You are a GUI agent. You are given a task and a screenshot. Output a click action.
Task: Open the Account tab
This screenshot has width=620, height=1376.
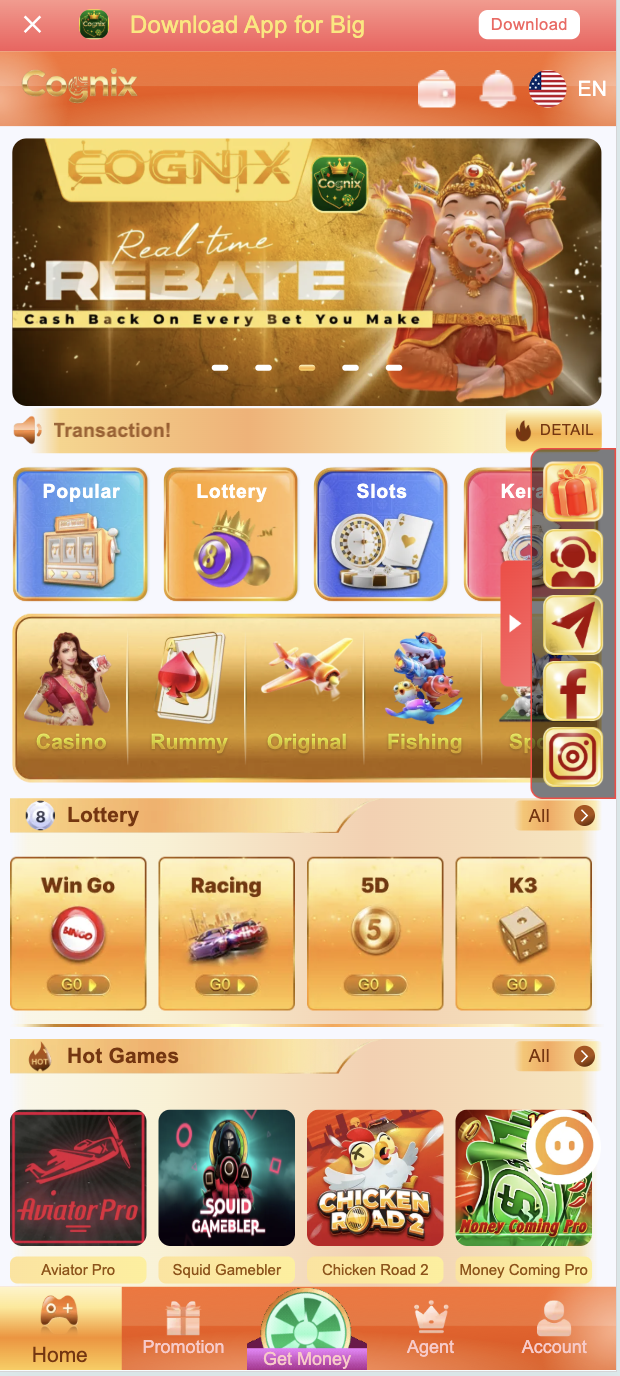[x=554, y=1330]
